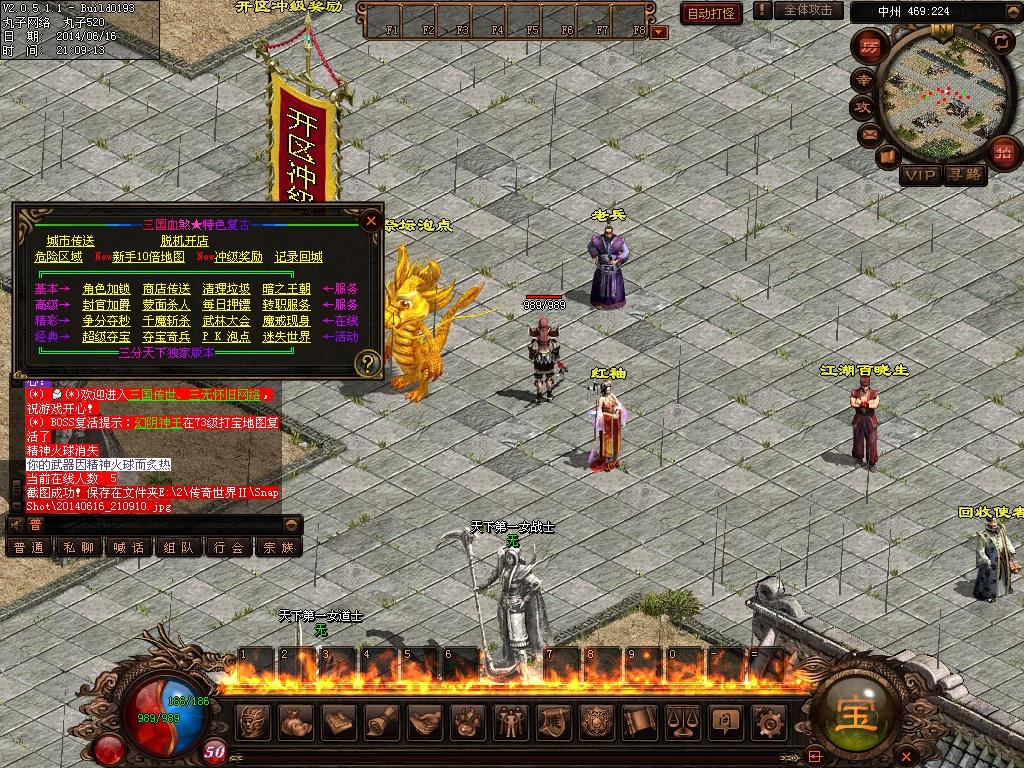
Task: Click the question mark help button
Action: pyautogui.click(x=369, y=363)
